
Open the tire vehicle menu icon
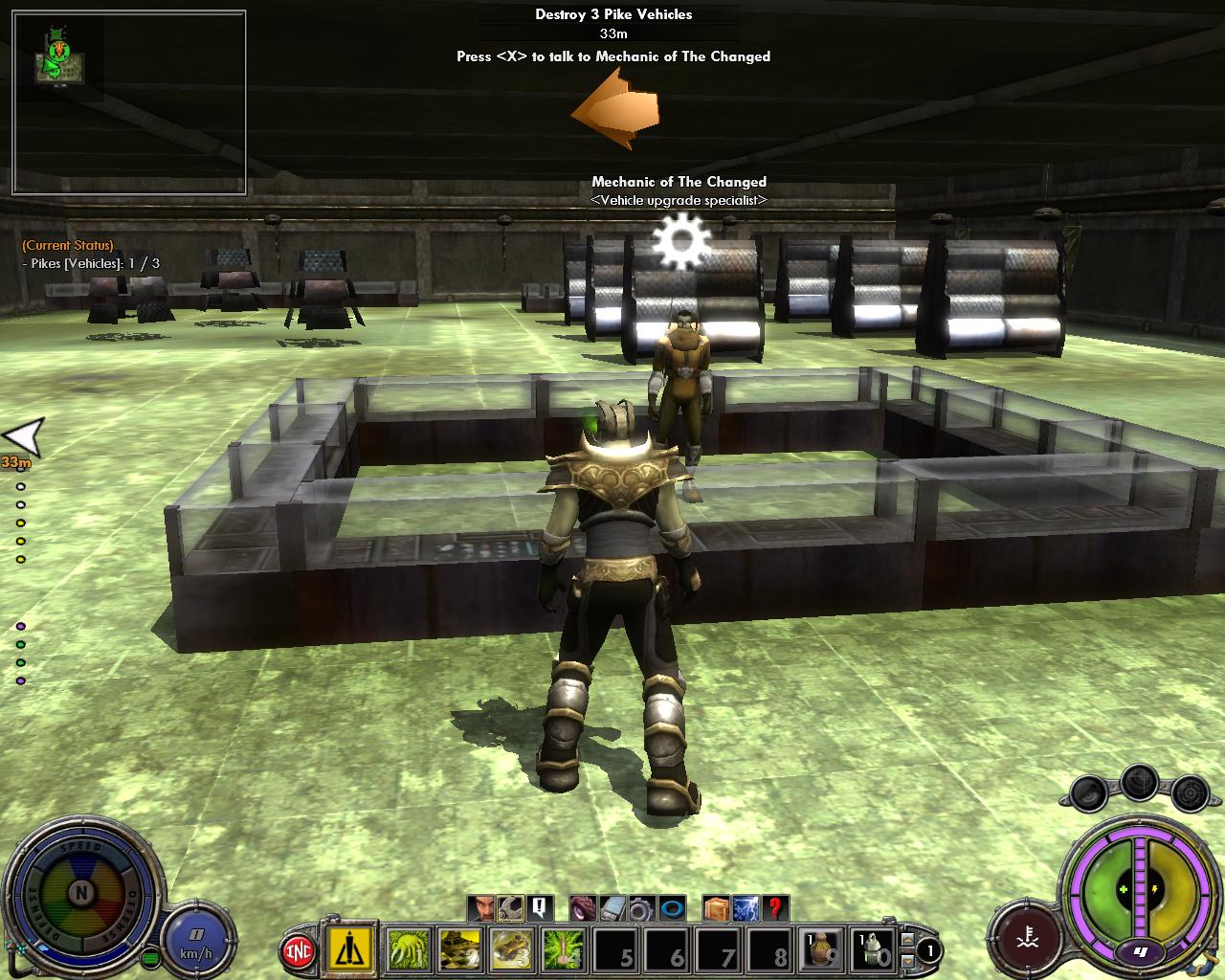coord(583,907)
